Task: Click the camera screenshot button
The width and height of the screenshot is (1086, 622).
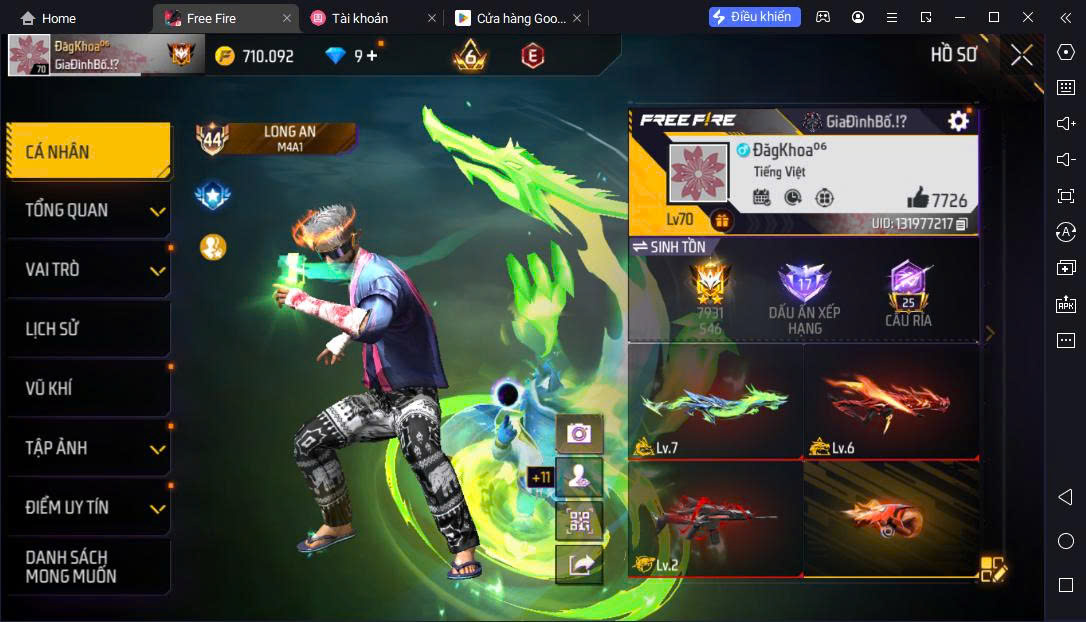Action: (579, 433)
